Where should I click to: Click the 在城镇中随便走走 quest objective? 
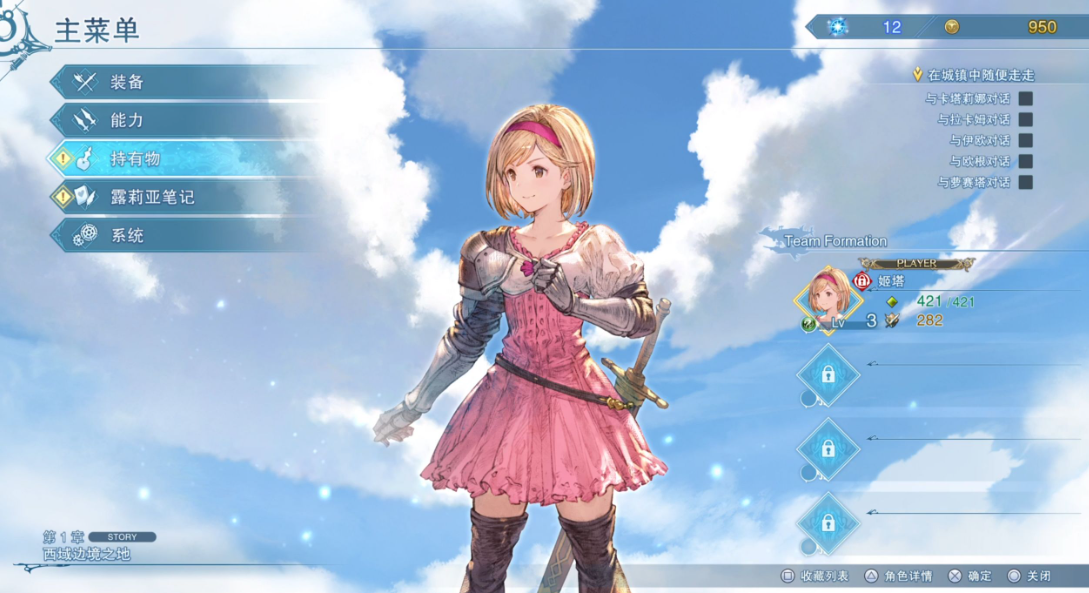pyautogui.click(x=978, y=75)
